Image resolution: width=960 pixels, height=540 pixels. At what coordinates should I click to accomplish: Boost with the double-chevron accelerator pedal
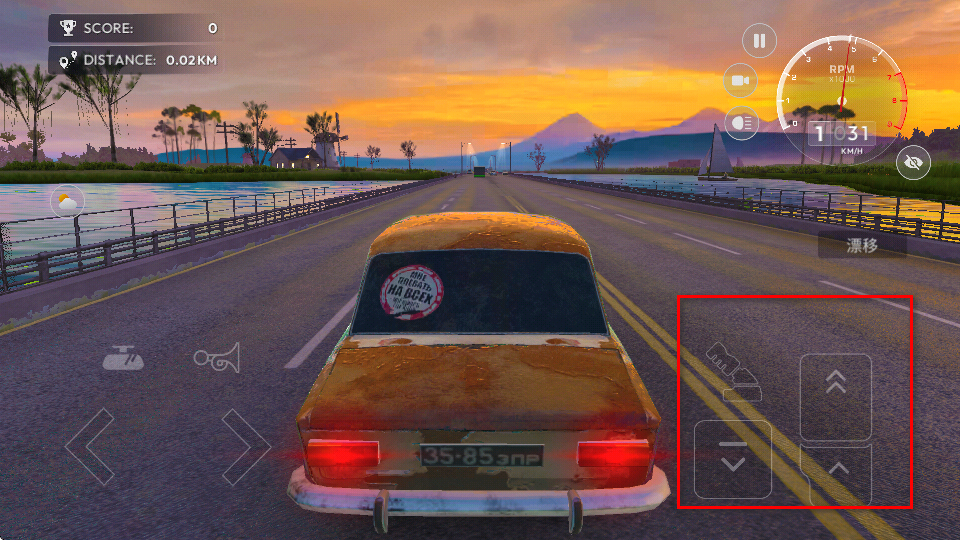click(836, 395)
